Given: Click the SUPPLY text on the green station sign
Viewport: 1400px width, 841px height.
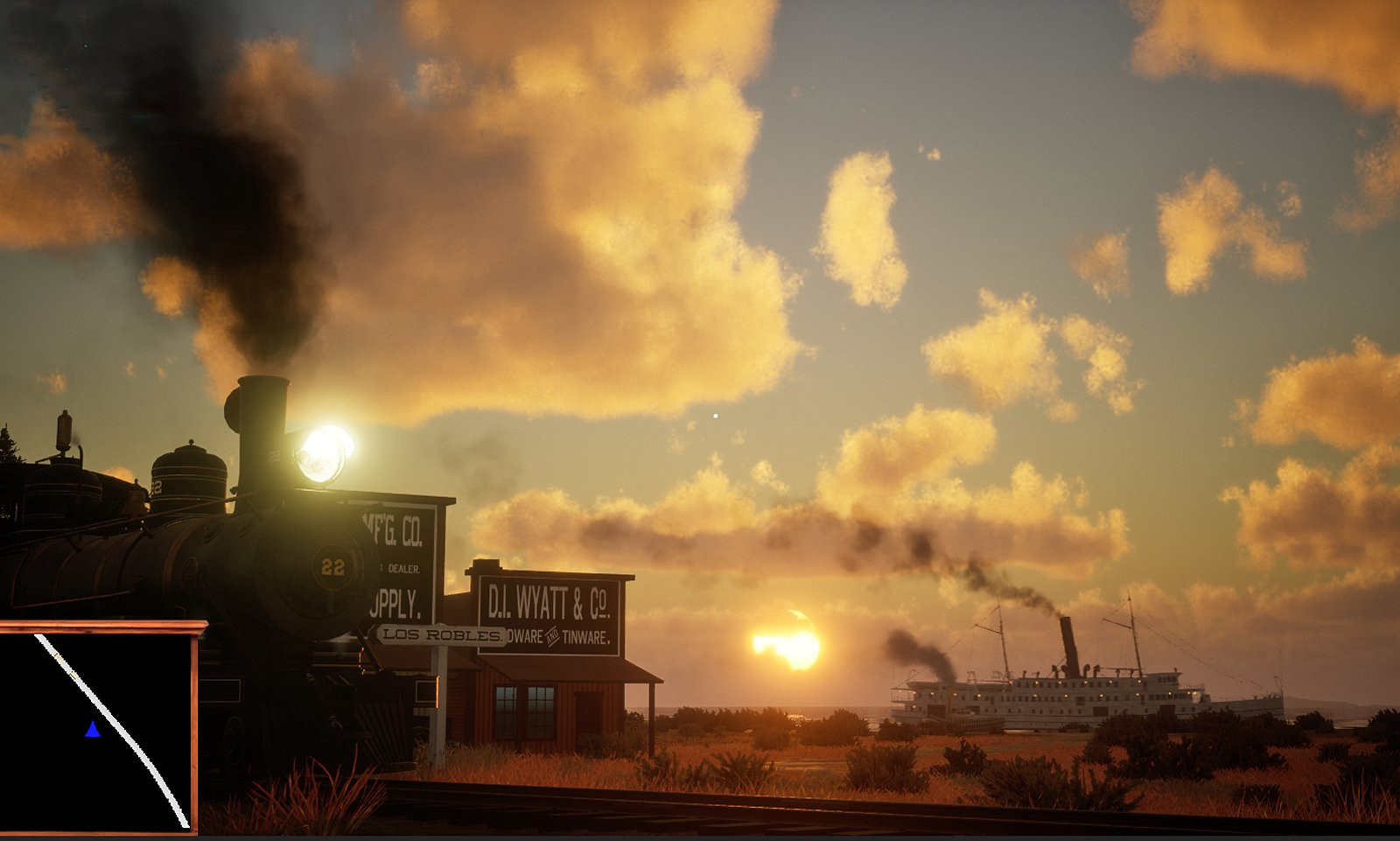Looking at the screenshot, I should [396, 604].
